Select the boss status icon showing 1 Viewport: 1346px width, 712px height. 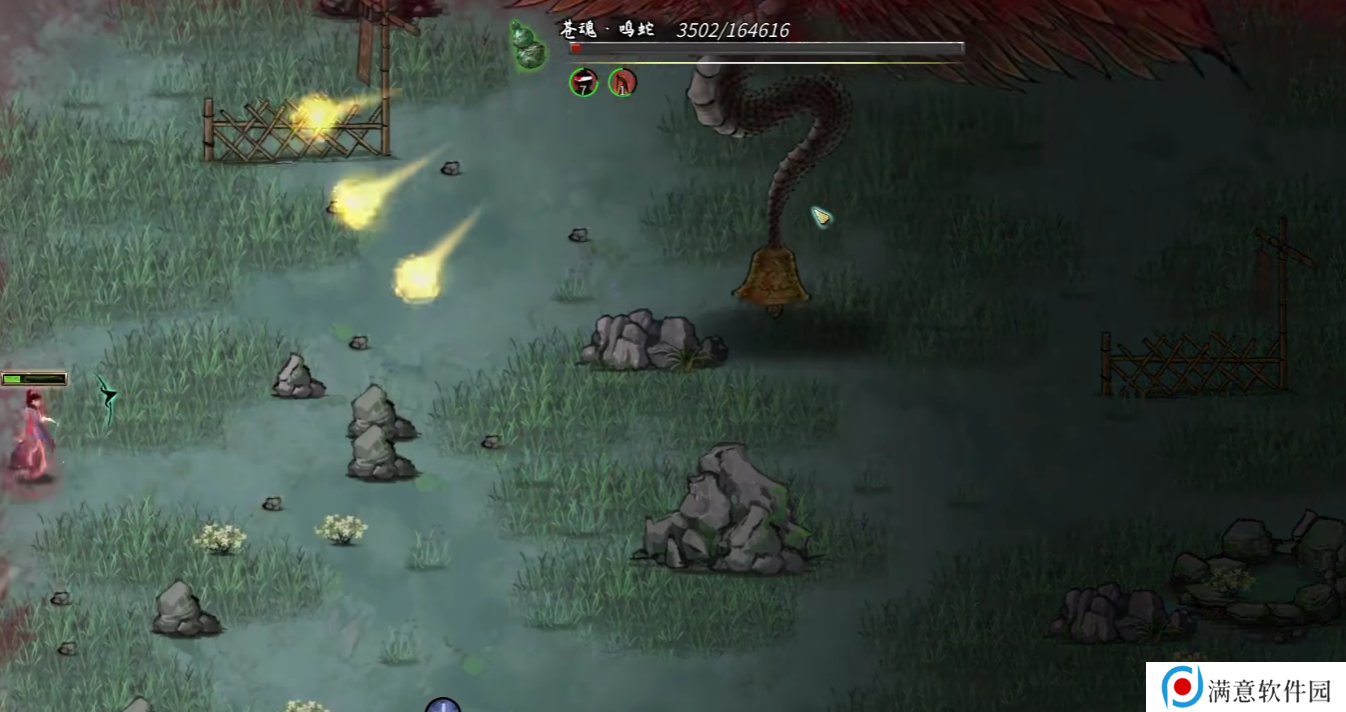tap(622, 82)
